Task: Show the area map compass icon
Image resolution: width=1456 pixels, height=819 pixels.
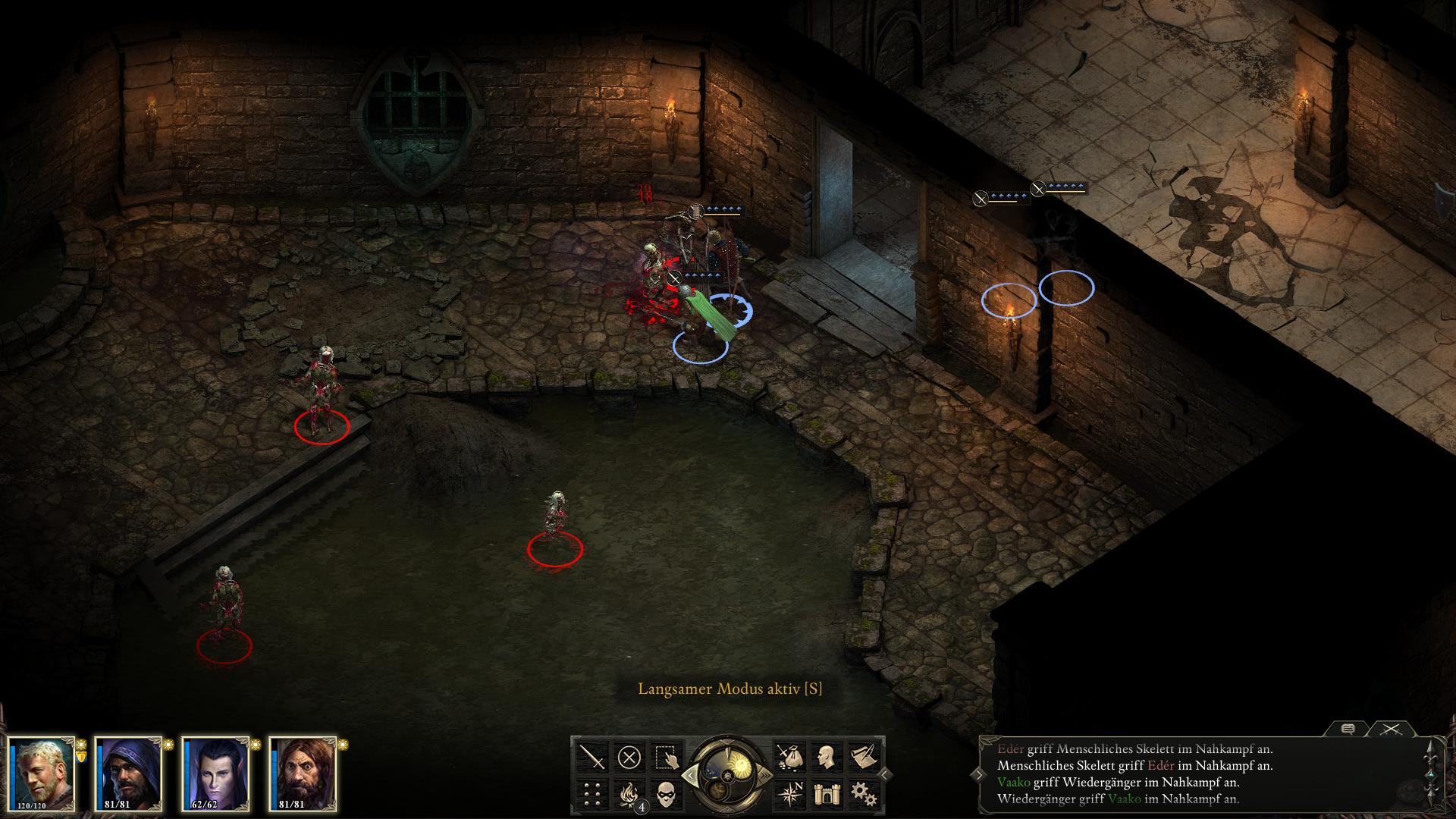Action: tap(789, 794)
